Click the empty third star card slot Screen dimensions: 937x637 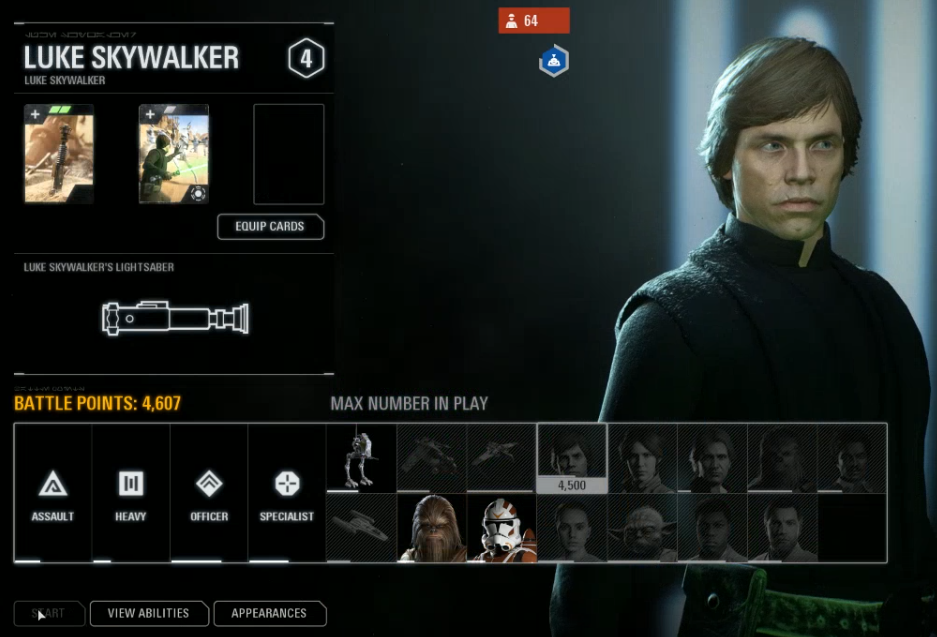[289, 154]
